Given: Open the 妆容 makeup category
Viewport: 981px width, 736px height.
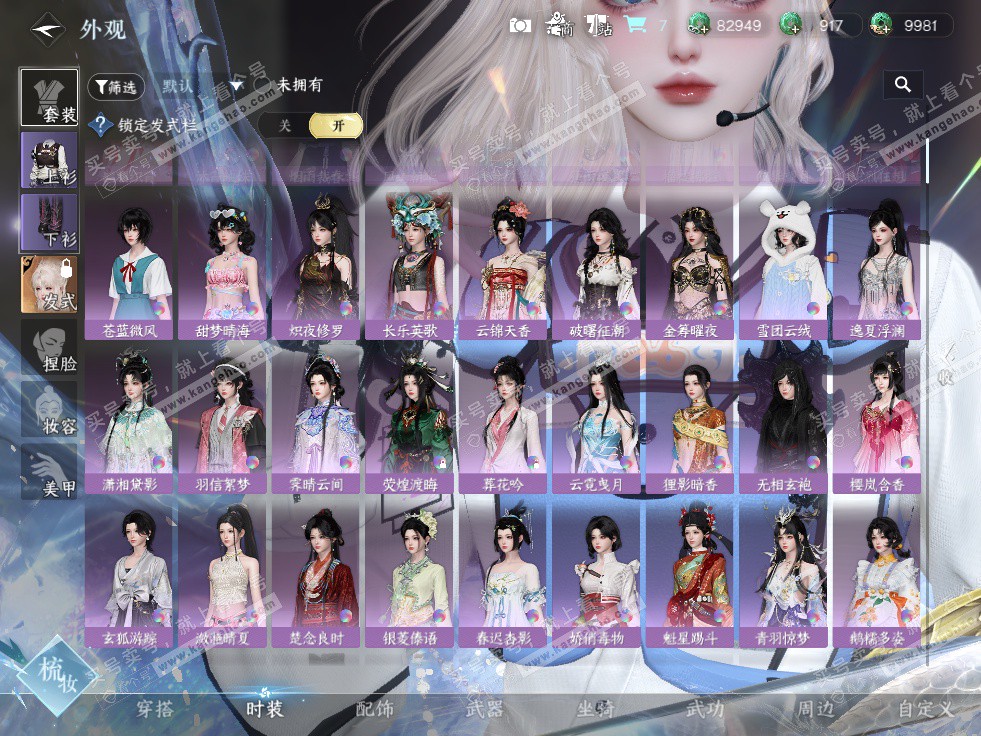Looking at the screenshot, I should [x=49, y=410].
